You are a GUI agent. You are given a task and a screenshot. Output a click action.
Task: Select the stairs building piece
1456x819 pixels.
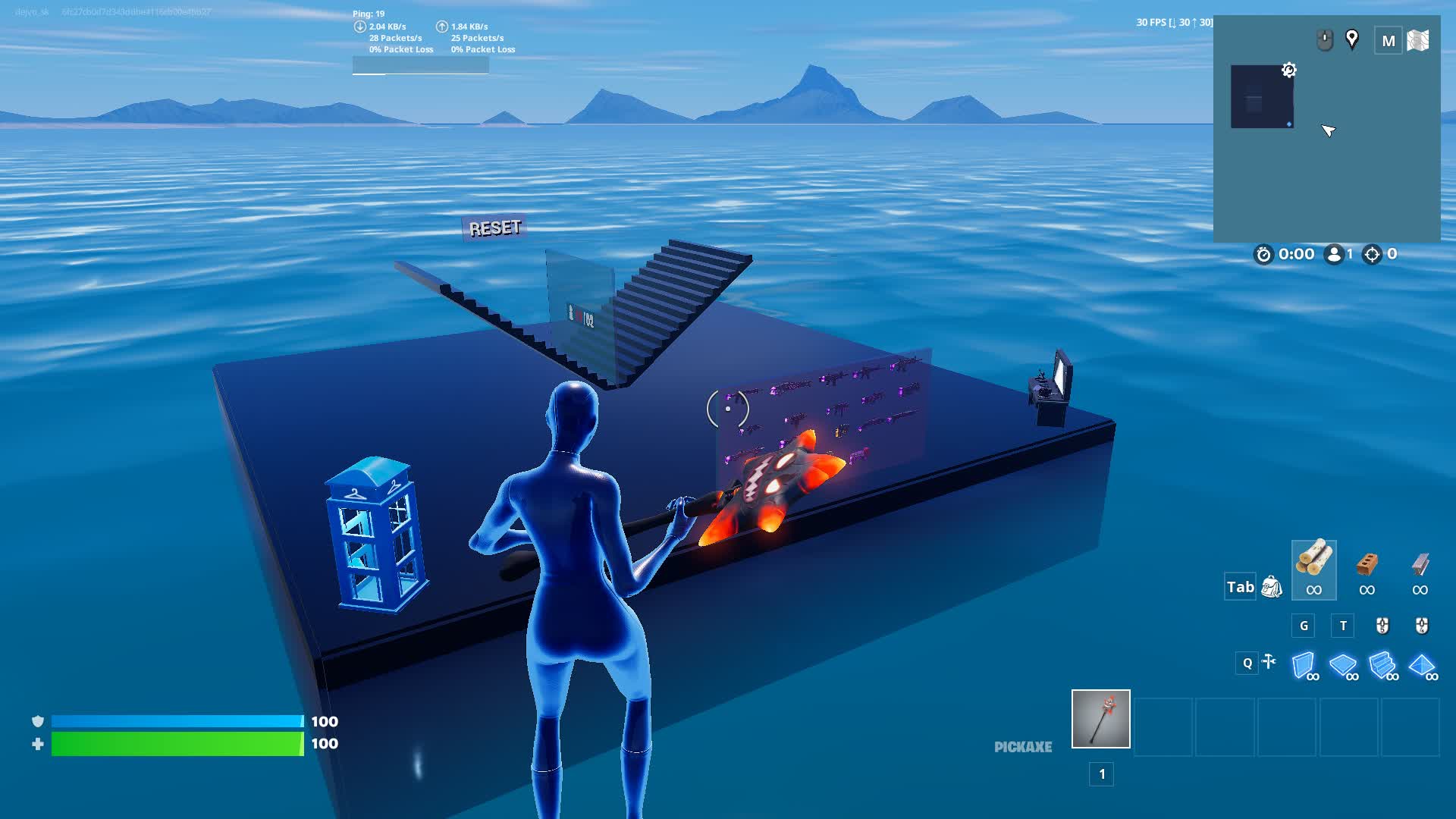click(x=1382, y=666)
